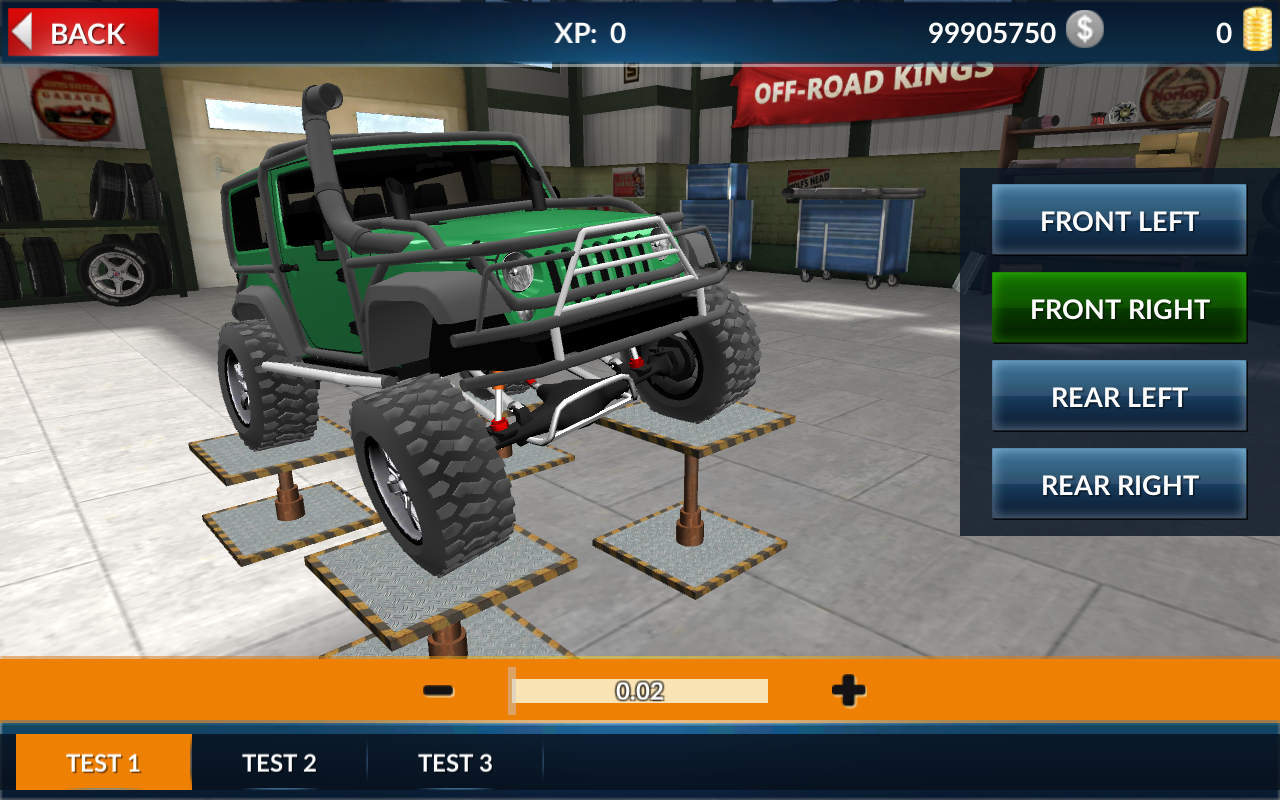Select the FRONT LEFT suspension button
The image size is (1280, 800).
1119,220
